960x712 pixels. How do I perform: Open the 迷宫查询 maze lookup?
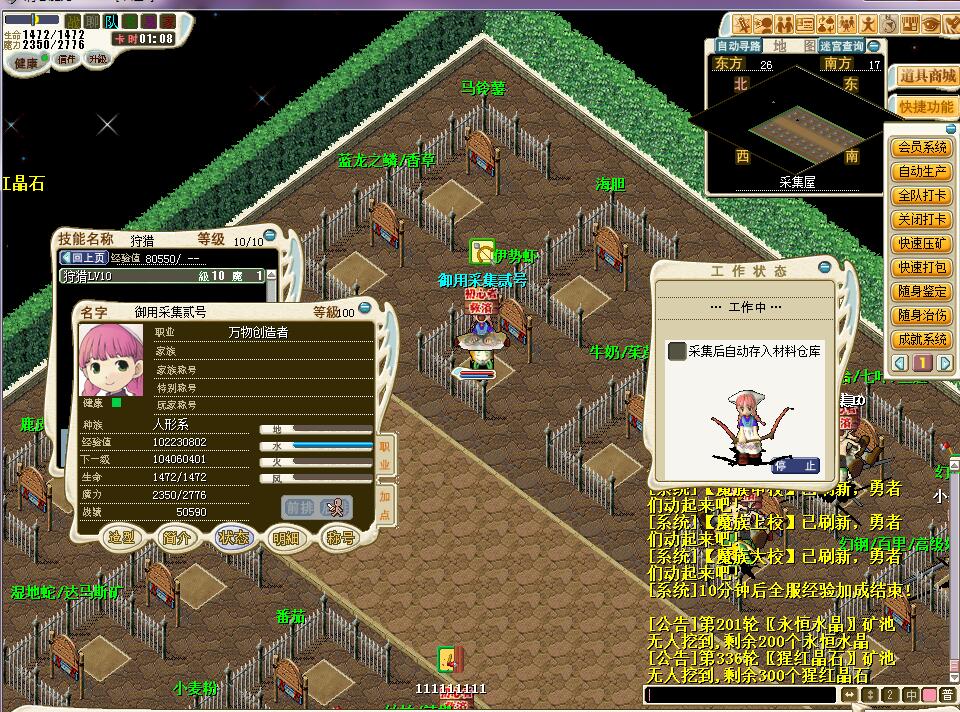[x=842, y=46]
